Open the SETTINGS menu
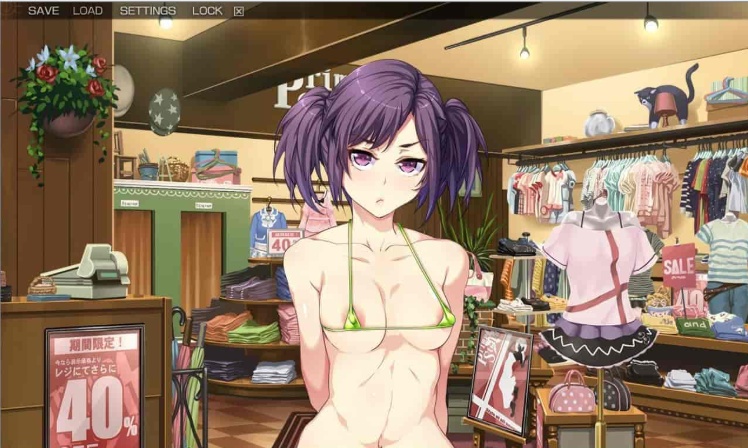748x448 pixels. point(147,11)
